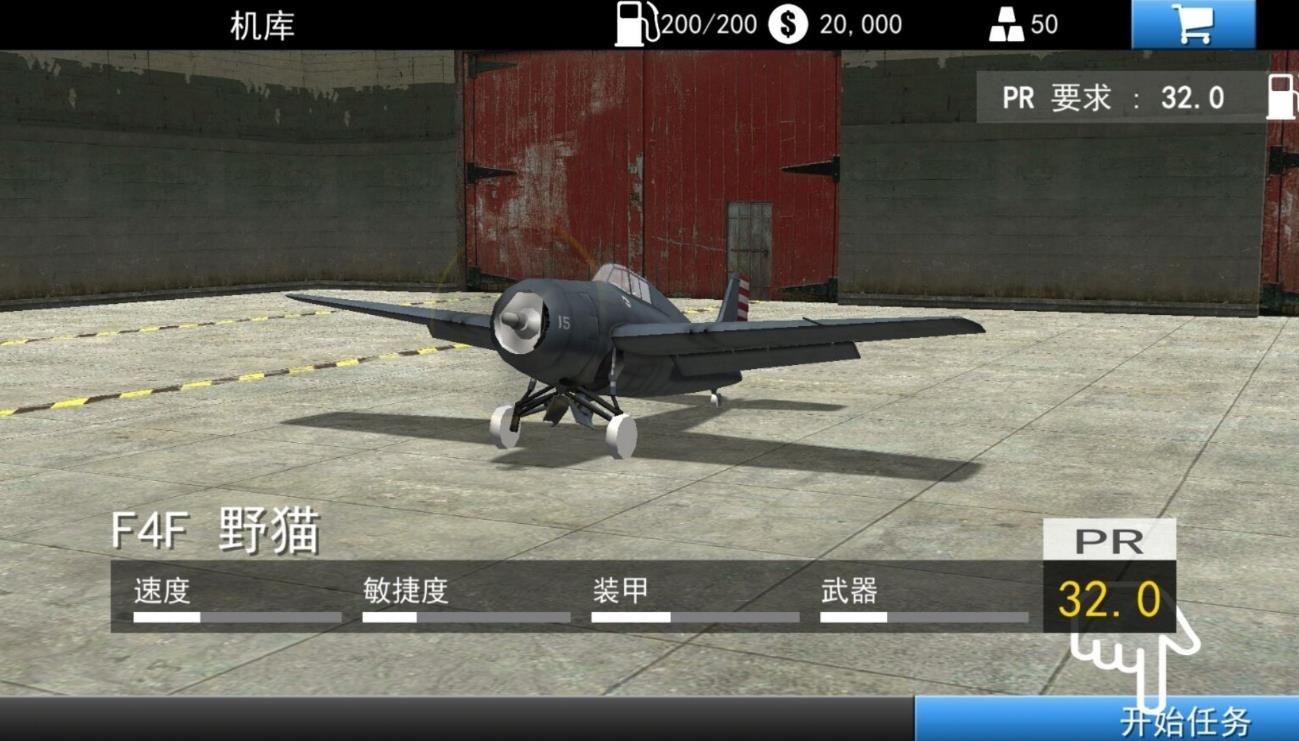Click the fuel pump icon beside PR requirement
This screenshot has width=1299, height=741.
1281,97
